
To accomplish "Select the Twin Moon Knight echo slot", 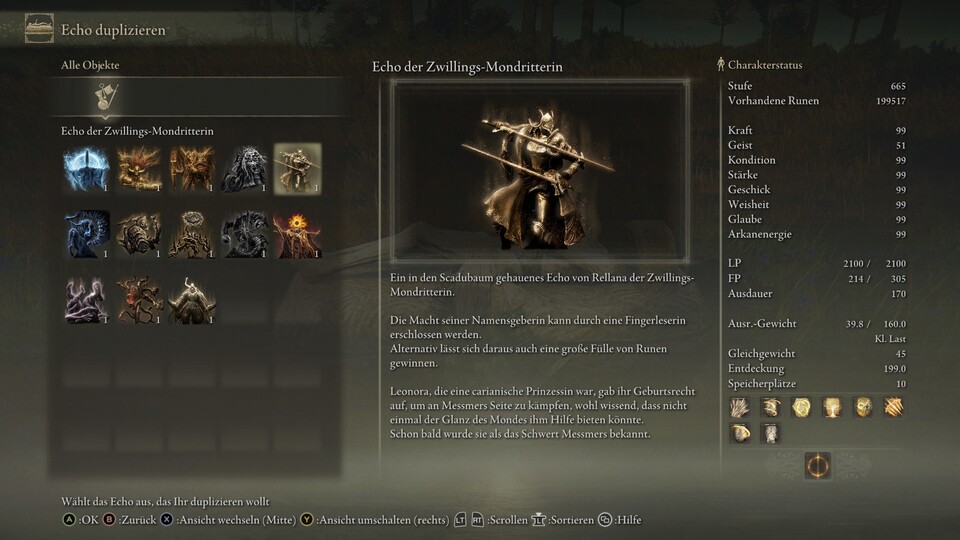I will pos(297,168).
